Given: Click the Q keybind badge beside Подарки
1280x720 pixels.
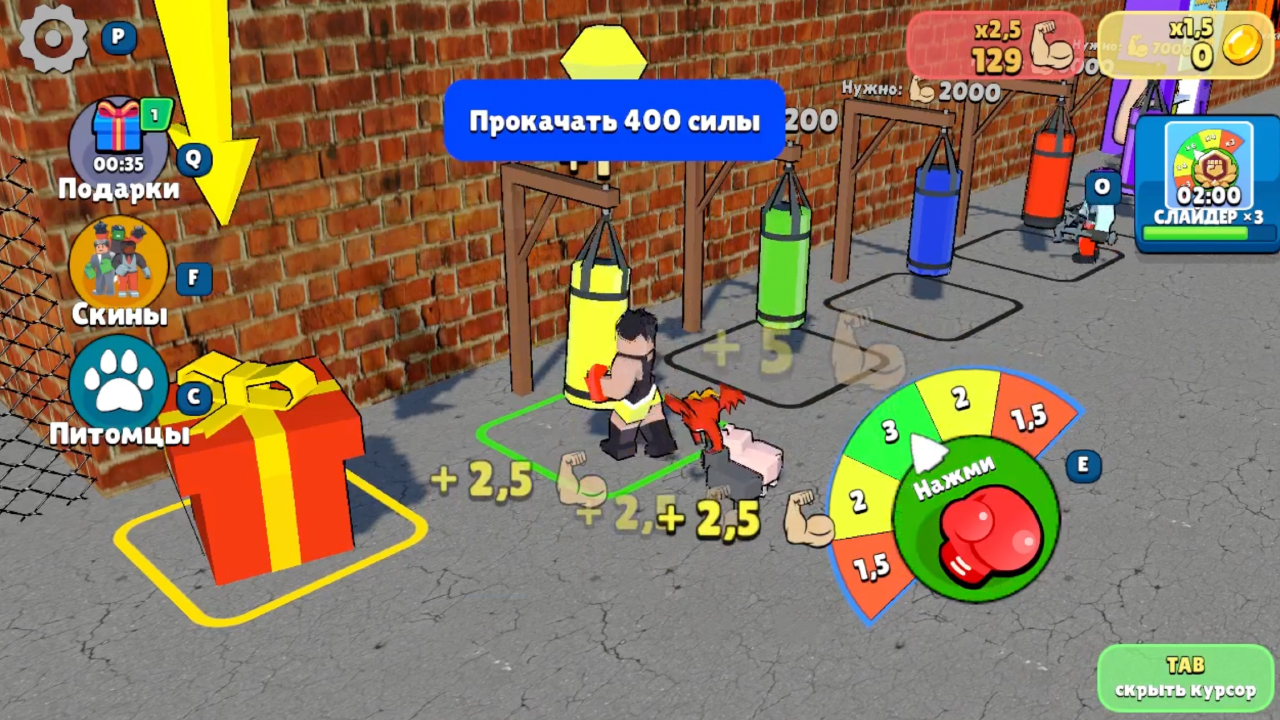Looking at the screenshot, I should point(193,160).
